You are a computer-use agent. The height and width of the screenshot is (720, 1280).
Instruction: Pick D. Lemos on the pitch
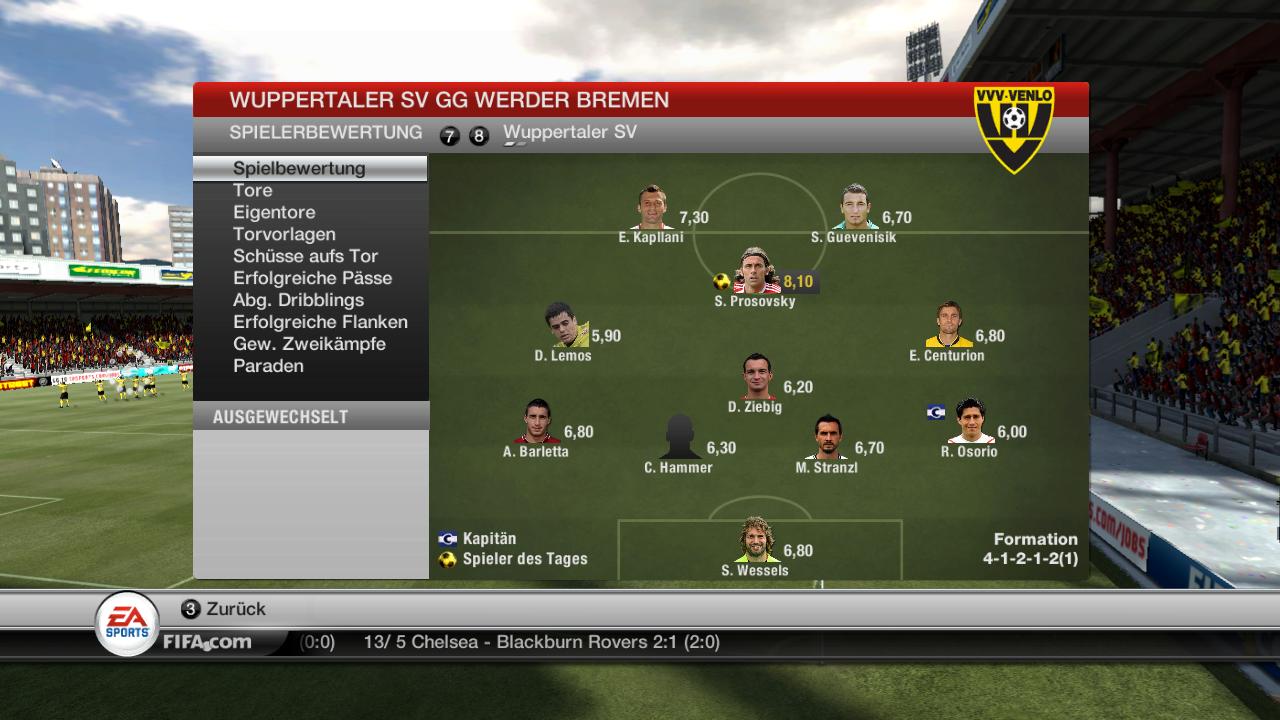565,326
